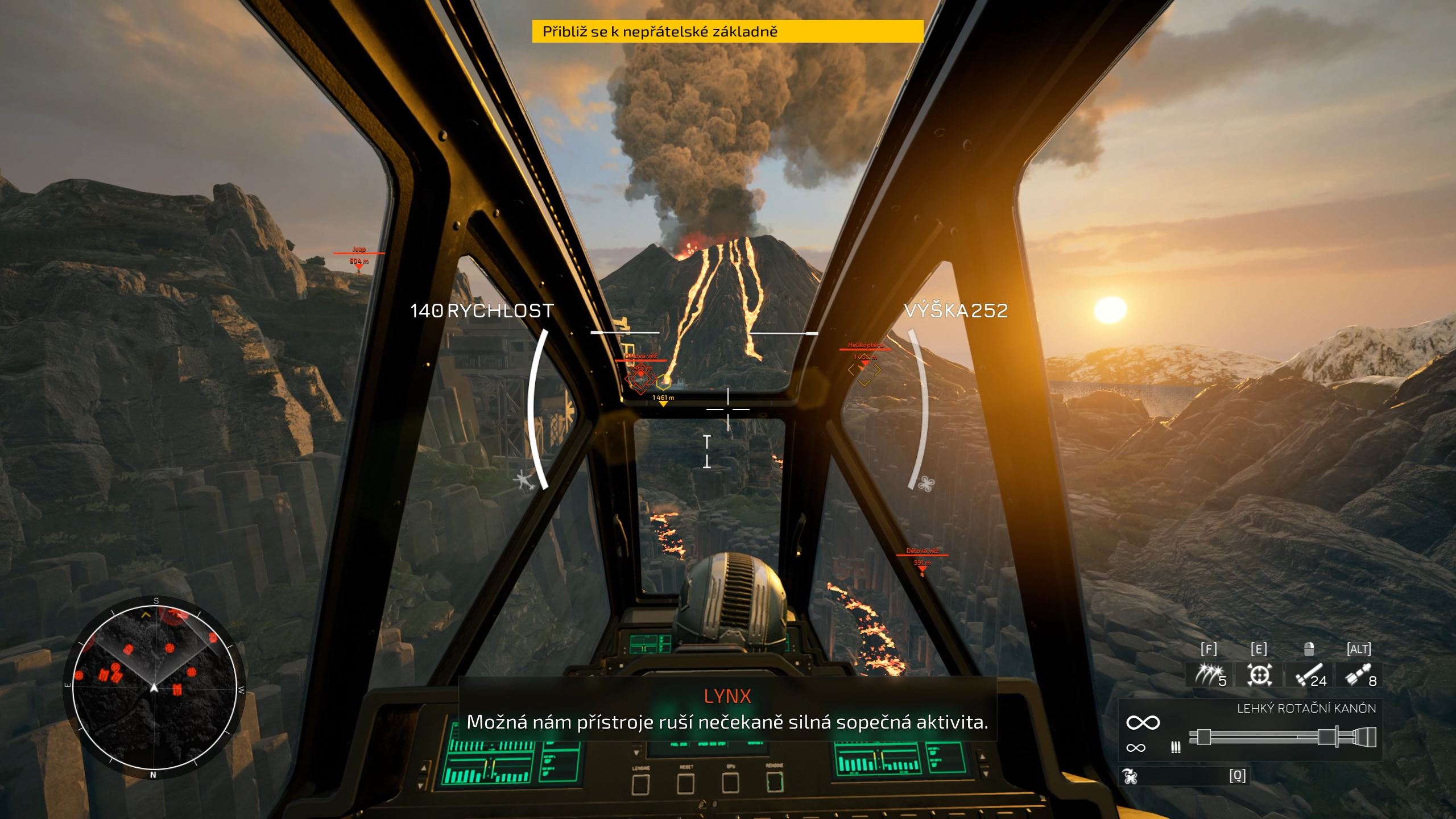
Task: Select the Helikoptéra enemy target marker
Action: (864, 370)
